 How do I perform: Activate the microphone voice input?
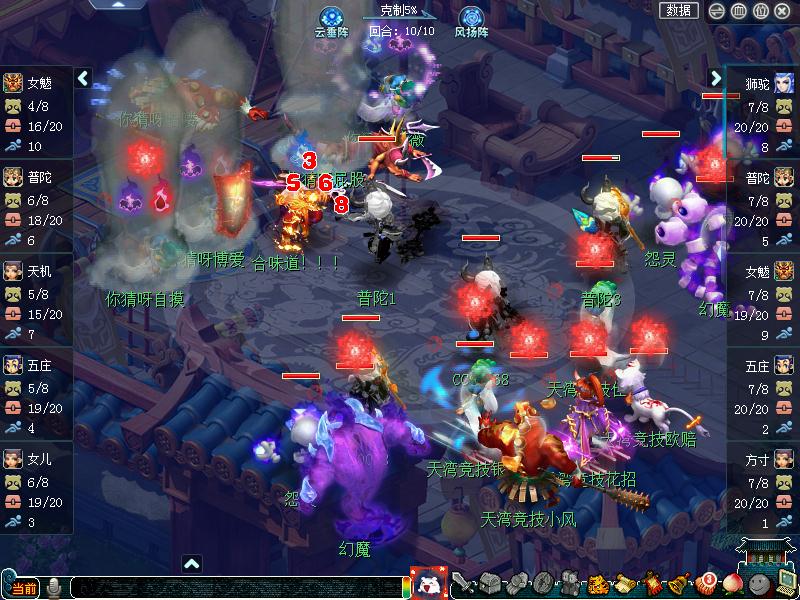tap(54, 588)
